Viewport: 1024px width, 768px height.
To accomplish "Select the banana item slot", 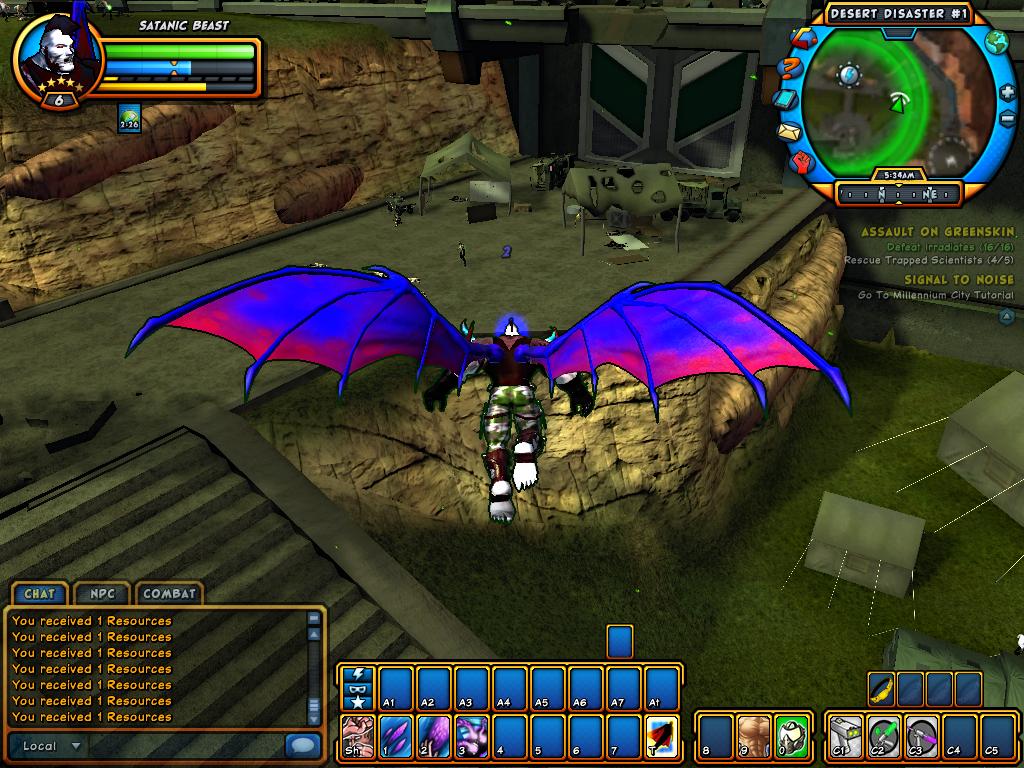I will [x=881, y=689].
